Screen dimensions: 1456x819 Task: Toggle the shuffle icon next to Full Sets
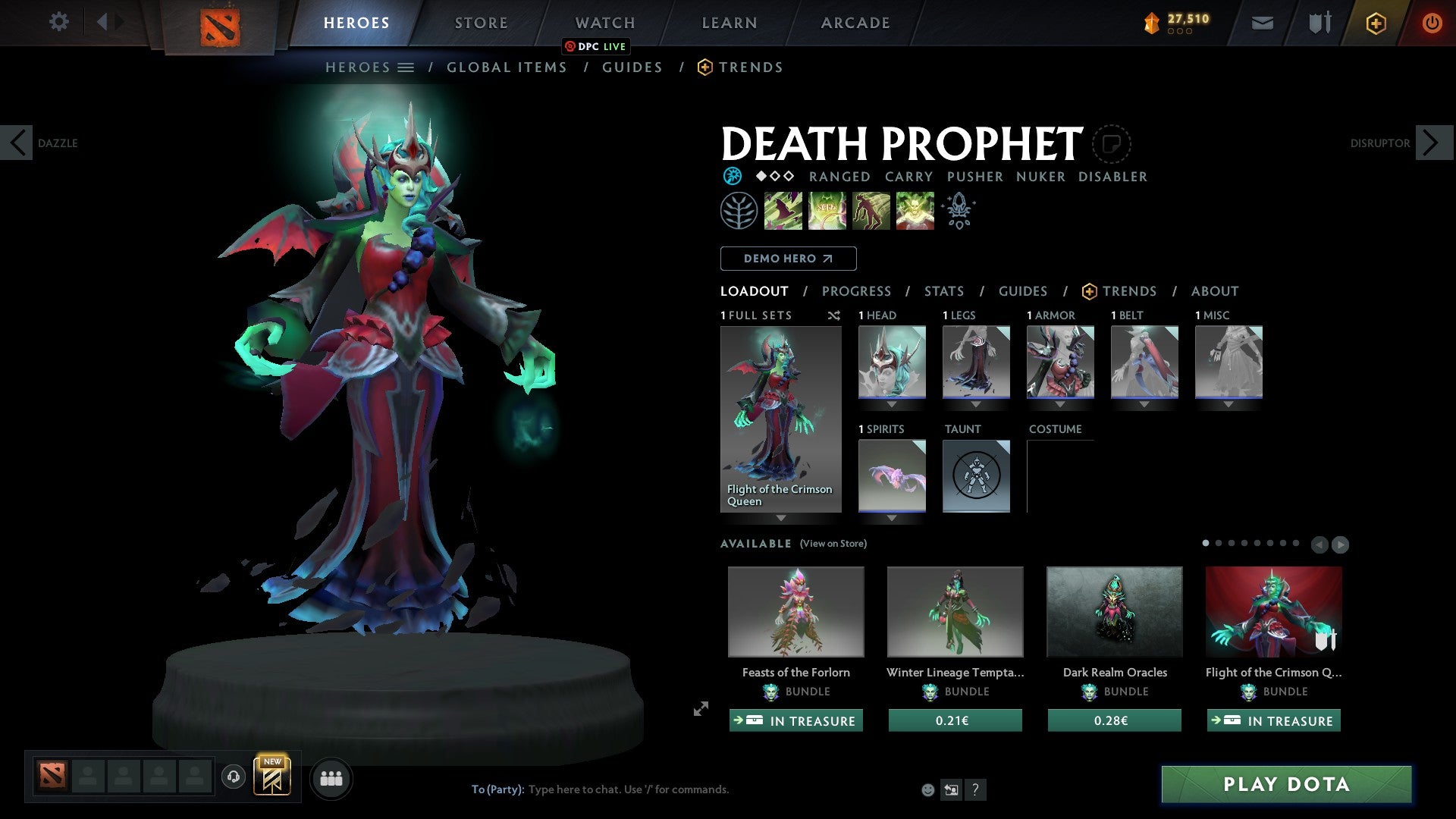[x=834, y=315]
